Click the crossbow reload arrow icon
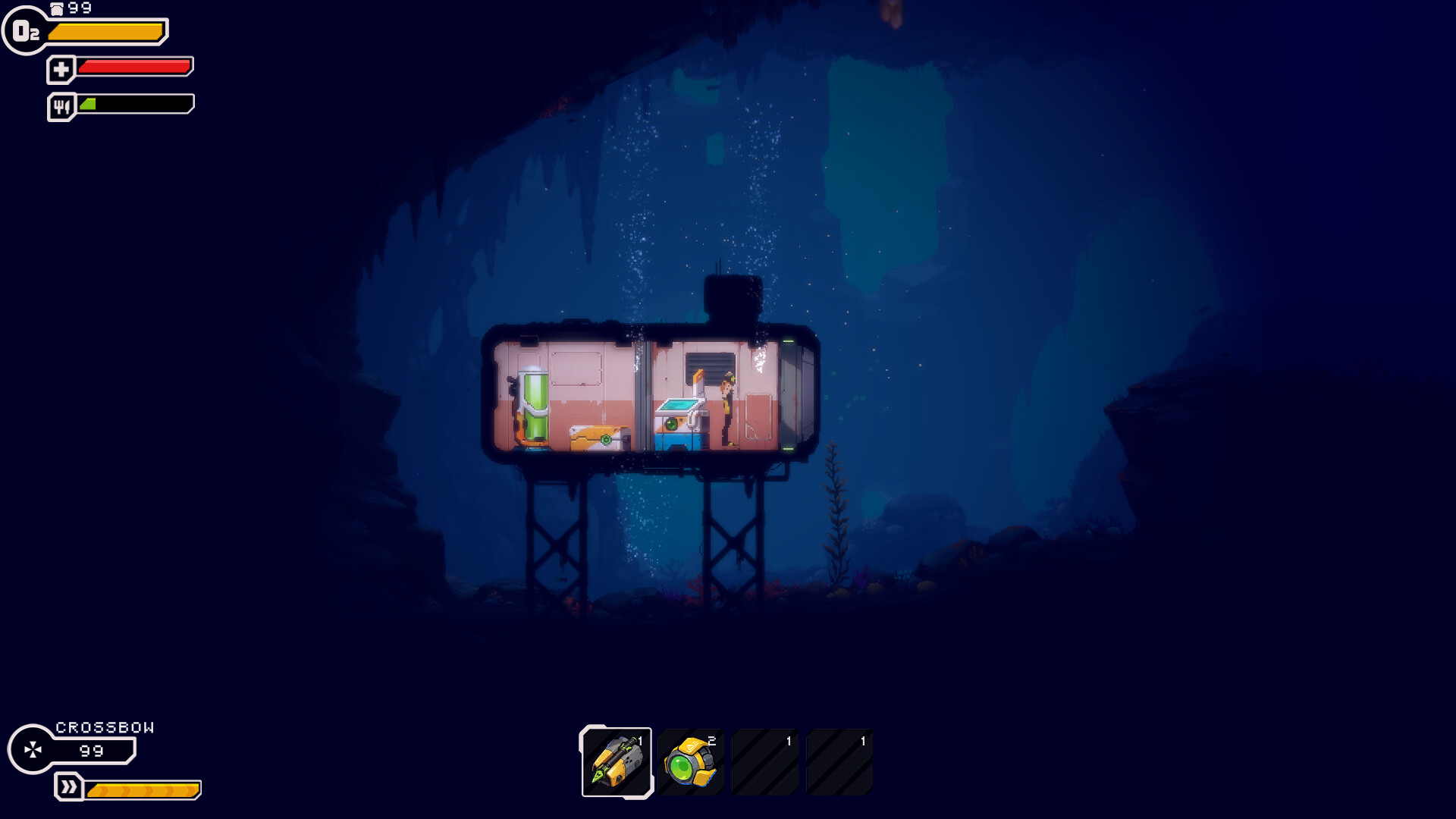Image resolution: width=1456 pixels, height=819 pixels. click(69, 787)
